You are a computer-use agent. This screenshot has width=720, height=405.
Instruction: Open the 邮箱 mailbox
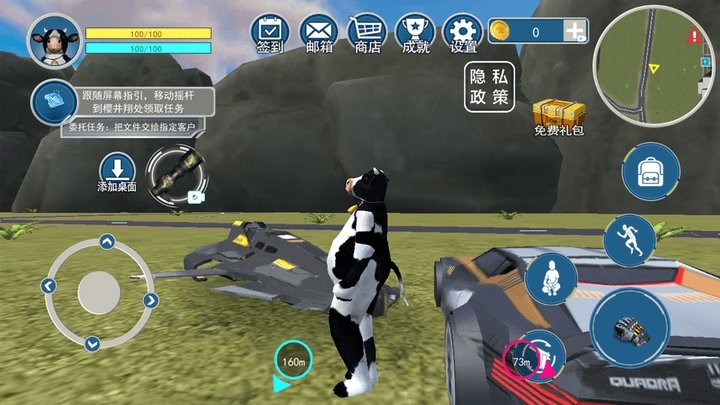pos(319,31)
